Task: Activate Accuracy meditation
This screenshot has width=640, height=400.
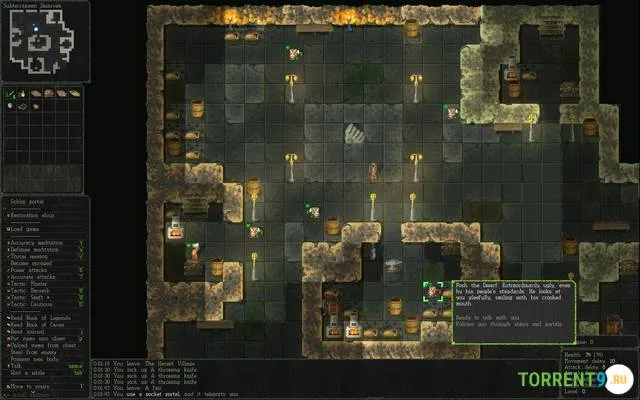Action: click(x=40, y=242)
